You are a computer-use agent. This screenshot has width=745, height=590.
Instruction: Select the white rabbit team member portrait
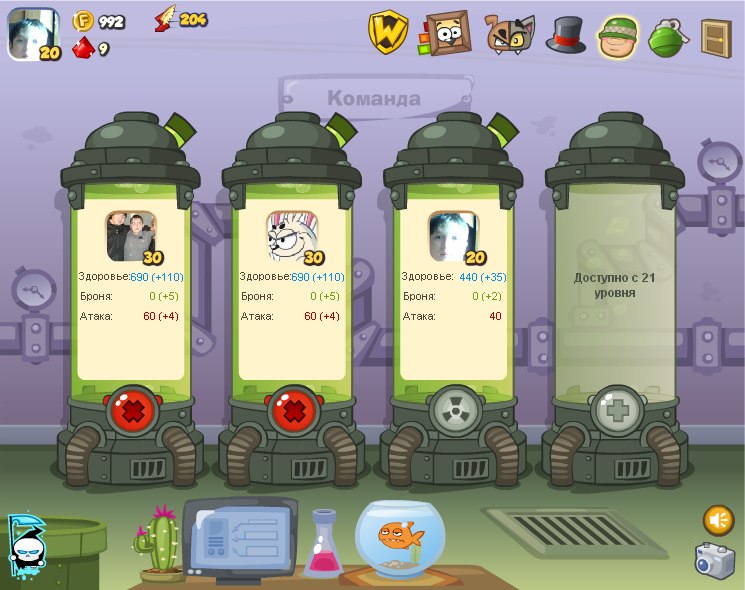coord(292,236)
